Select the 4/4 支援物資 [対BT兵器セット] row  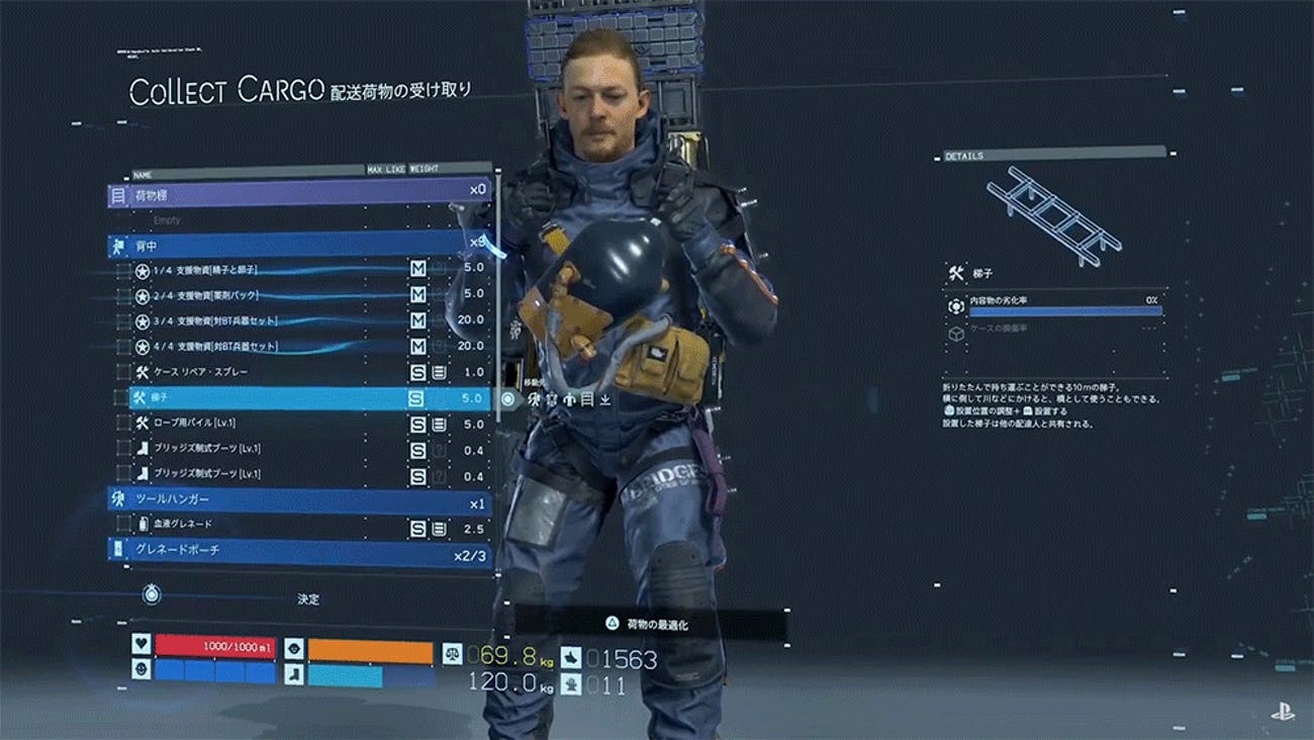(x=300, y=347)
